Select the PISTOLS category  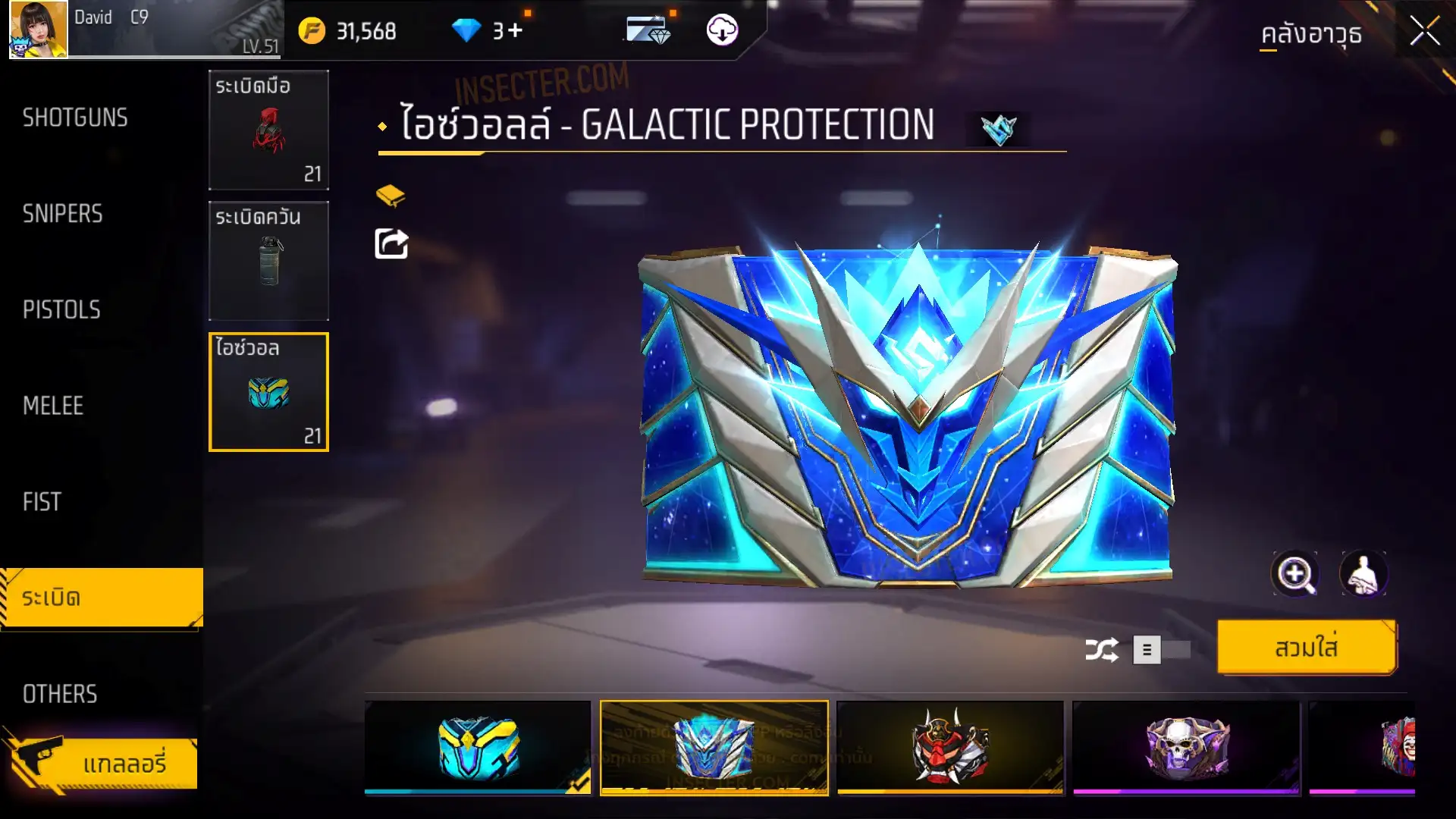[x=61, y=309]
